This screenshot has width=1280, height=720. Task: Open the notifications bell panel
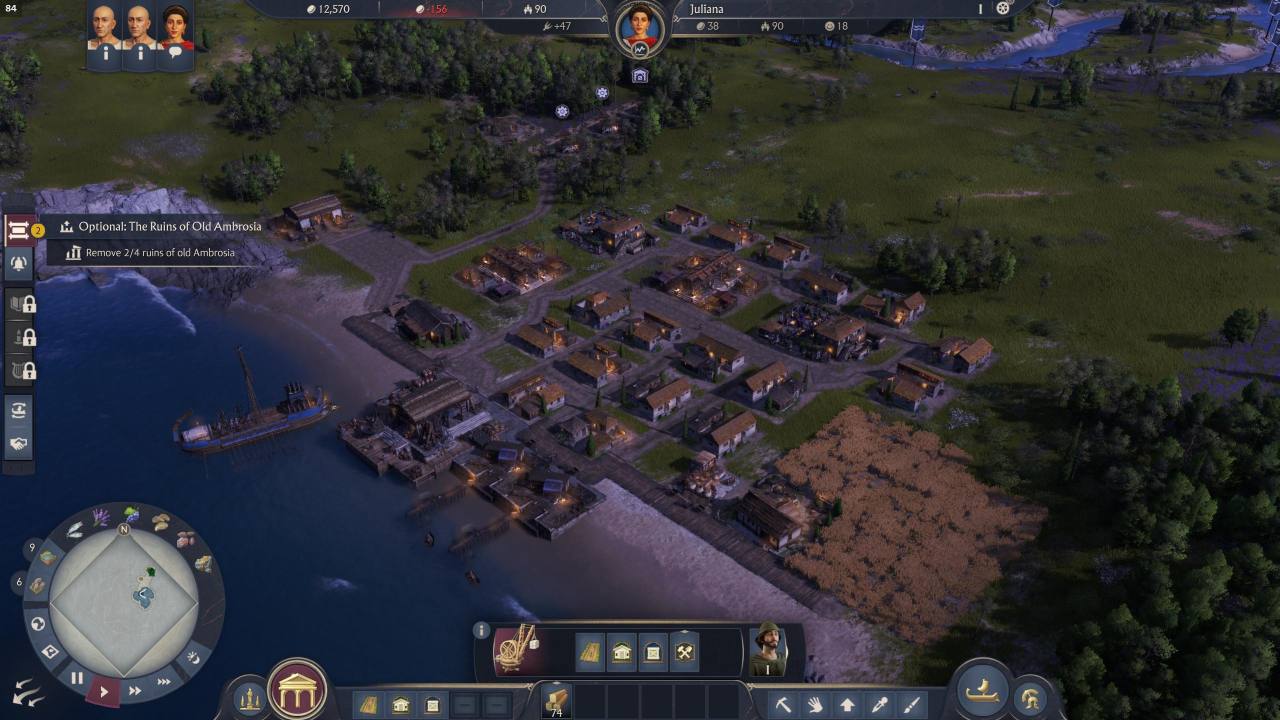tap(19, 264)
